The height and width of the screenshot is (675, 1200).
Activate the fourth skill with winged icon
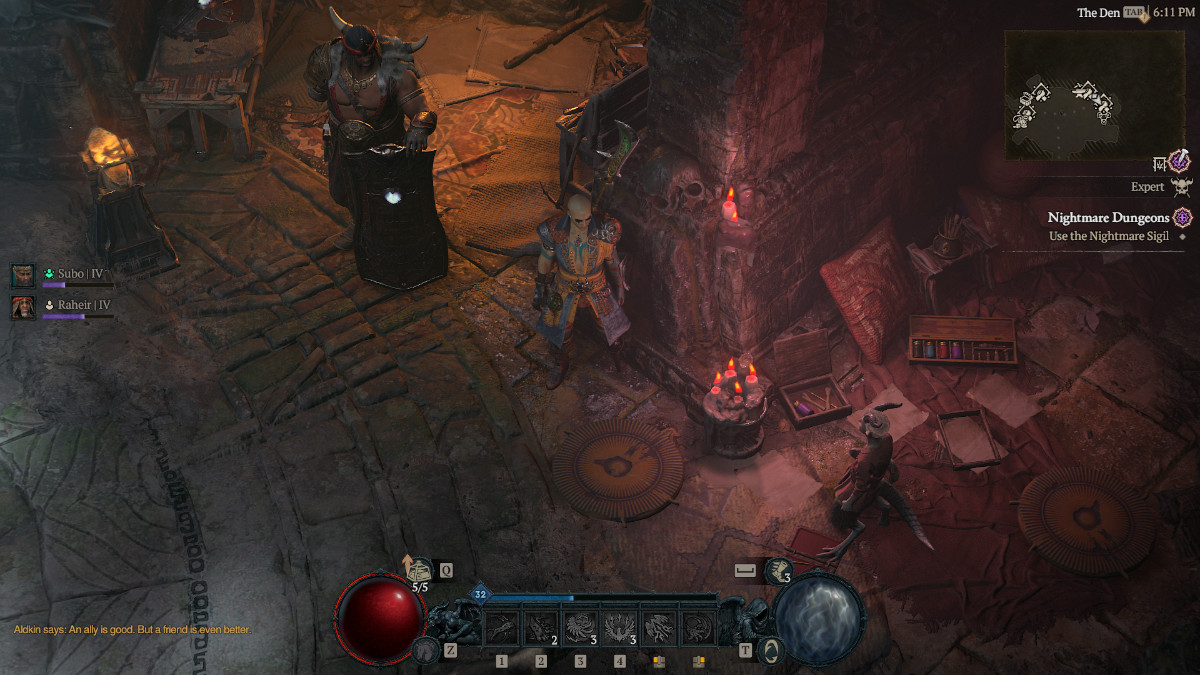pos(620,627)
